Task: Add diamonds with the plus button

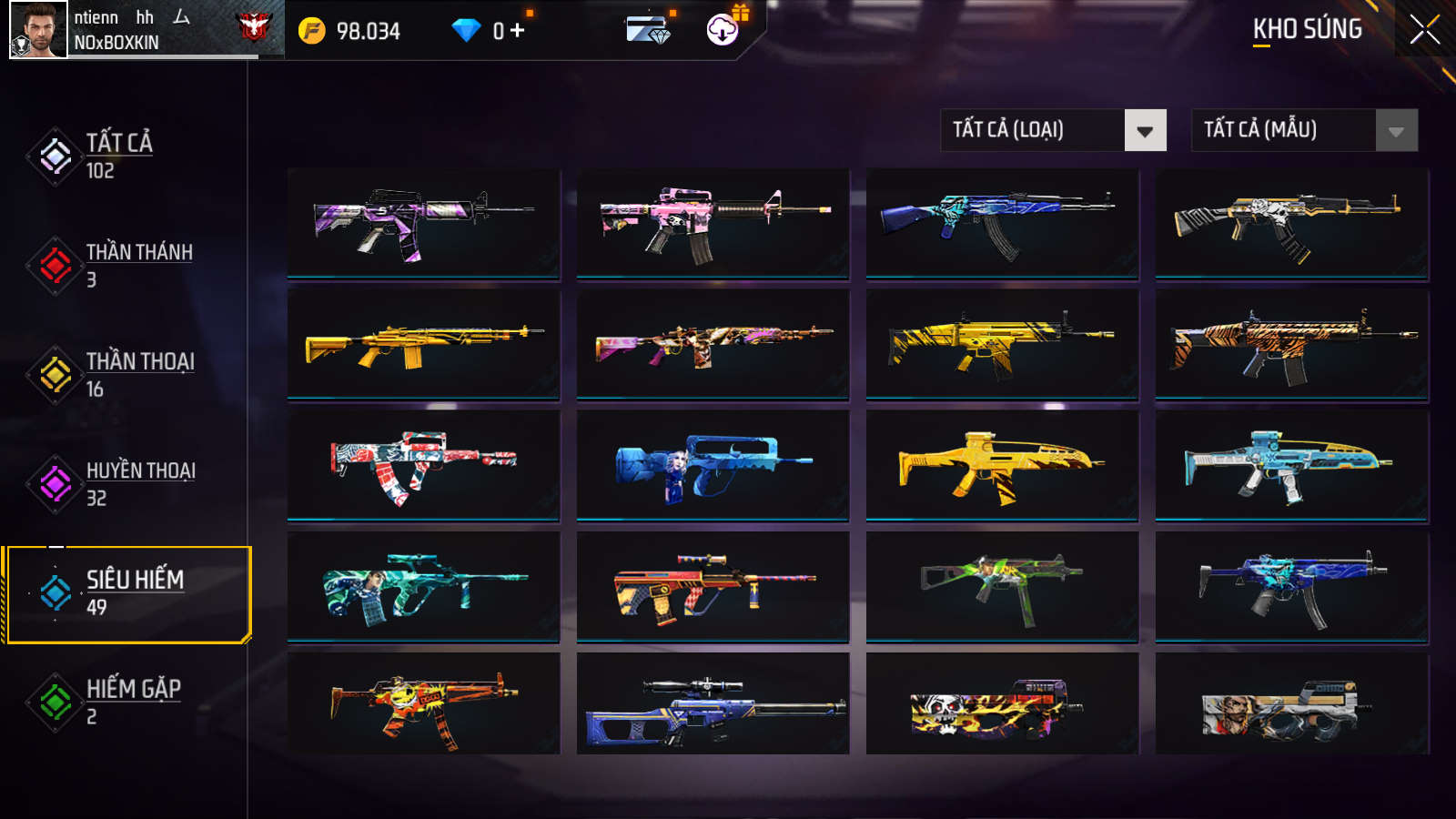Action: pyautogui.click(x=518, y=31)
